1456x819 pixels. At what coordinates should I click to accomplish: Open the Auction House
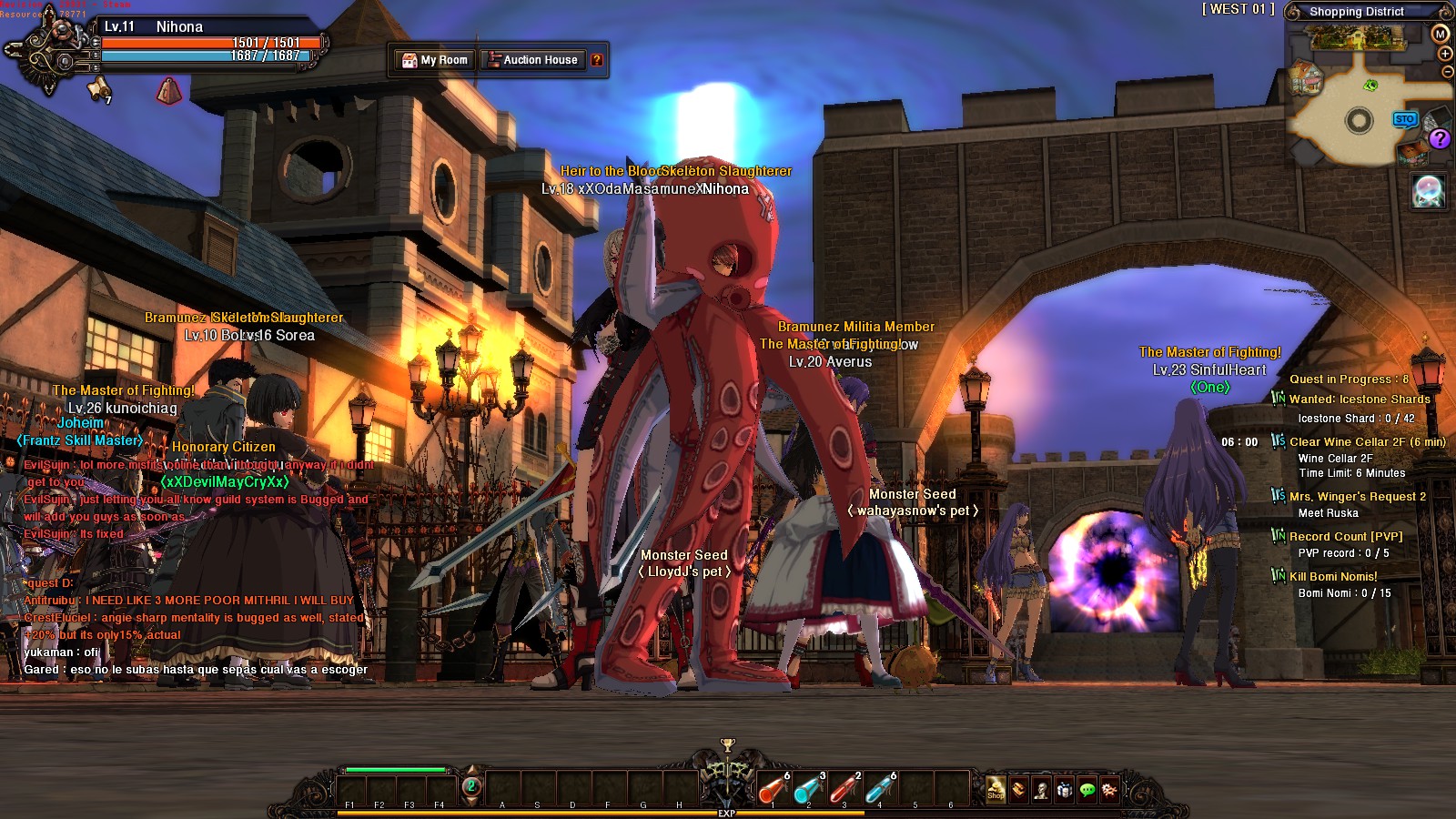tap(533, 60)
